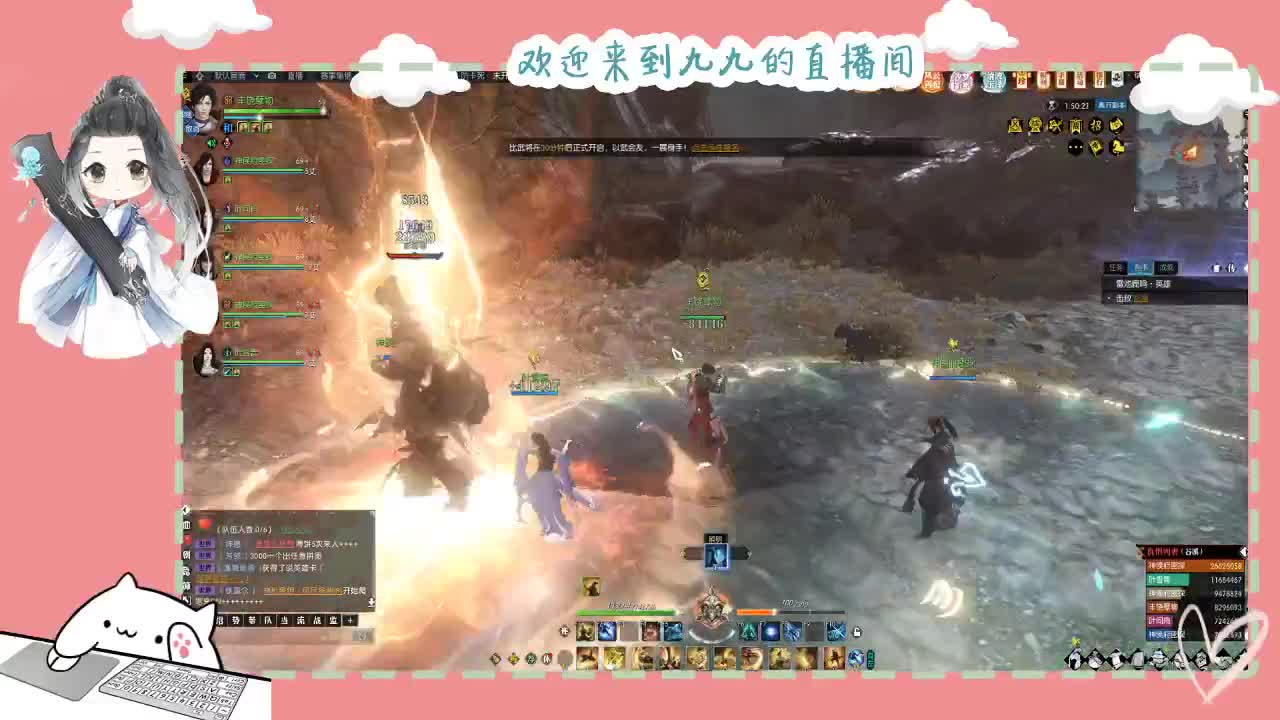1280x720 pixels.
Task: Select the first skill icon on the hotbar
Action: [x=585, y=631]
